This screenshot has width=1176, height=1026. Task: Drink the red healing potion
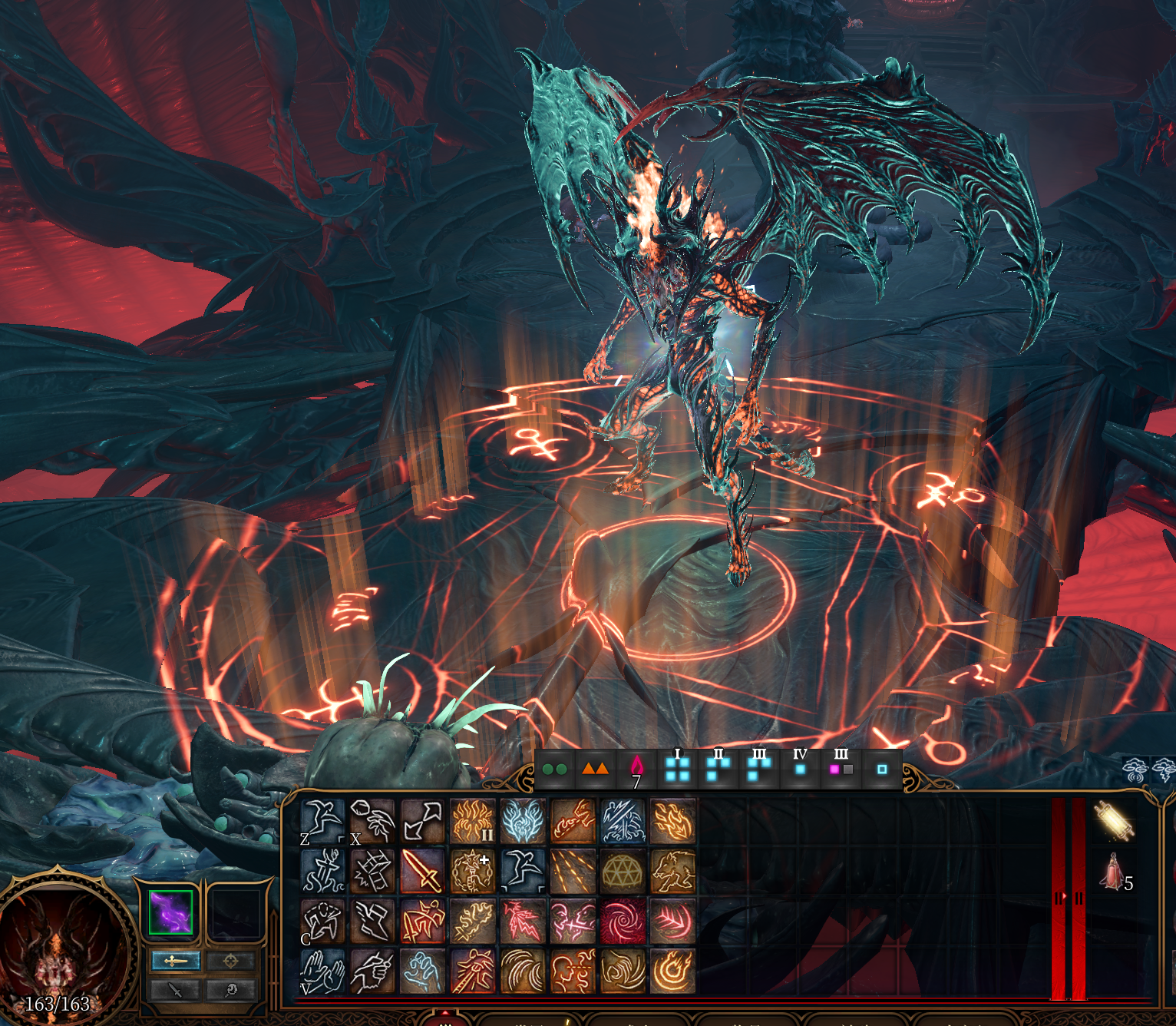[x=1112, y=873]
